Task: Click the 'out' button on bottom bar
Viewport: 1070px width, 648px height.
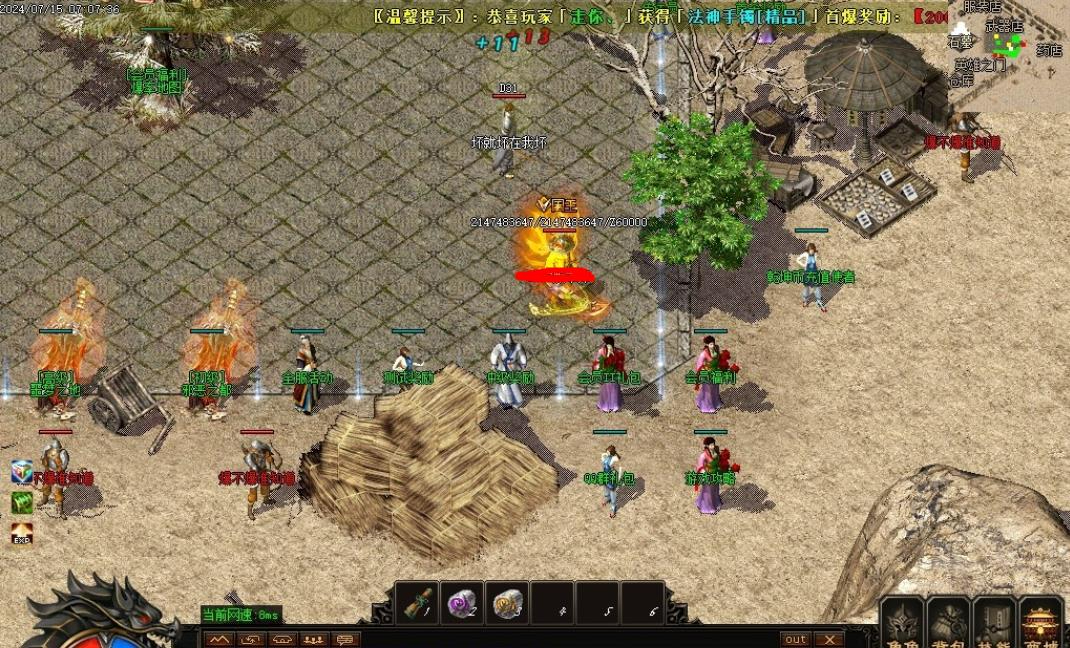Action: pyautogui.click(x=796, y=639)
